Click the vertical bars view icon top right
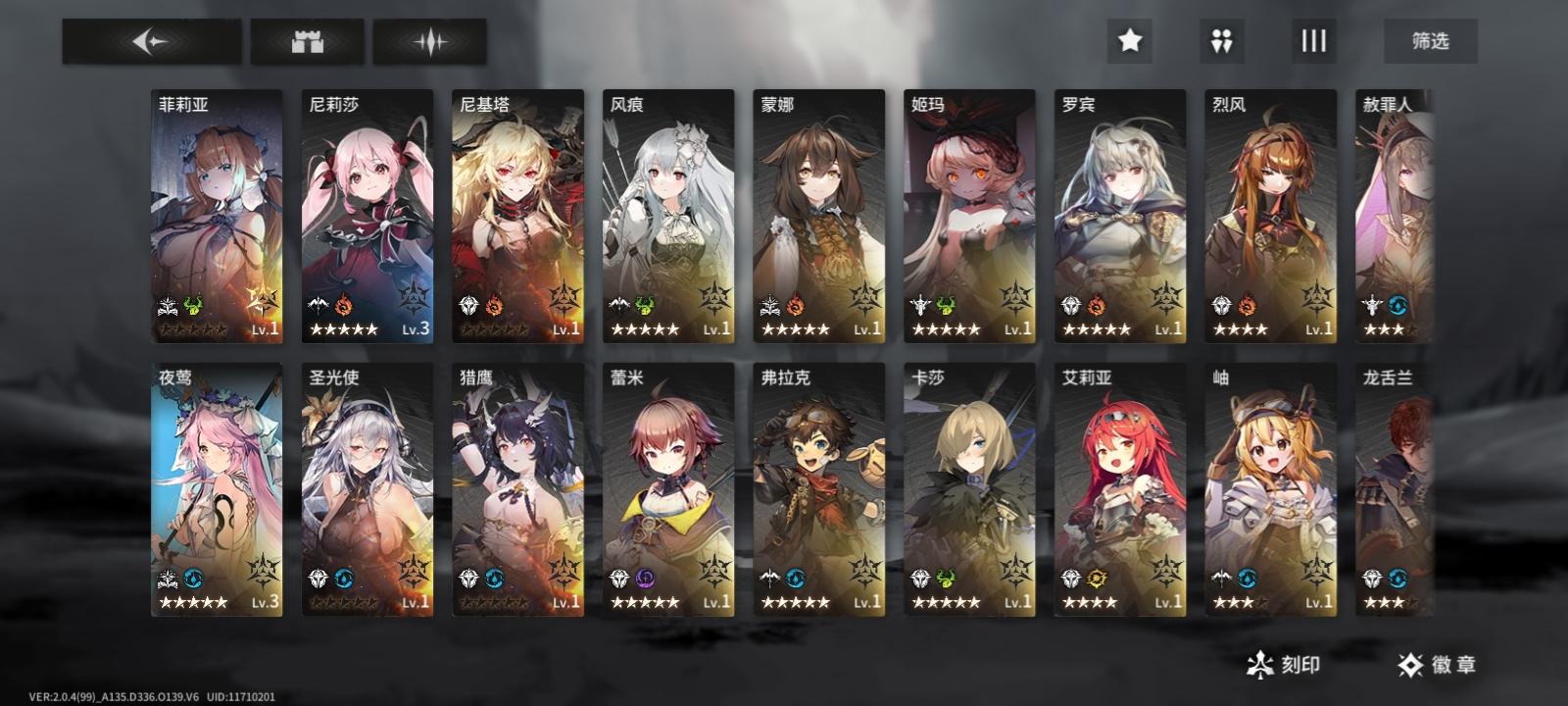 click(1313, 41)
